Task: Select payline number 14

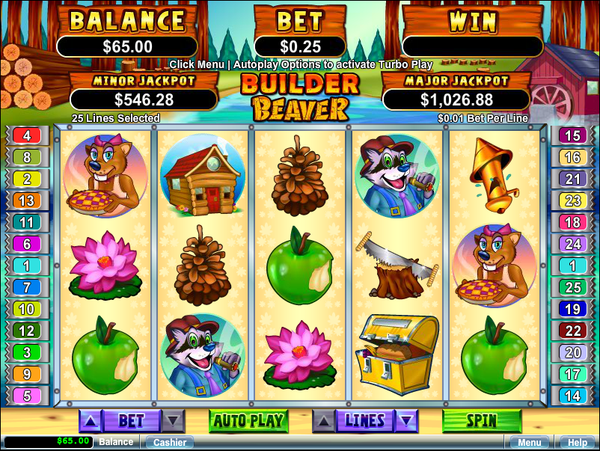Action: pyautogui.click(x=573, y=395)
